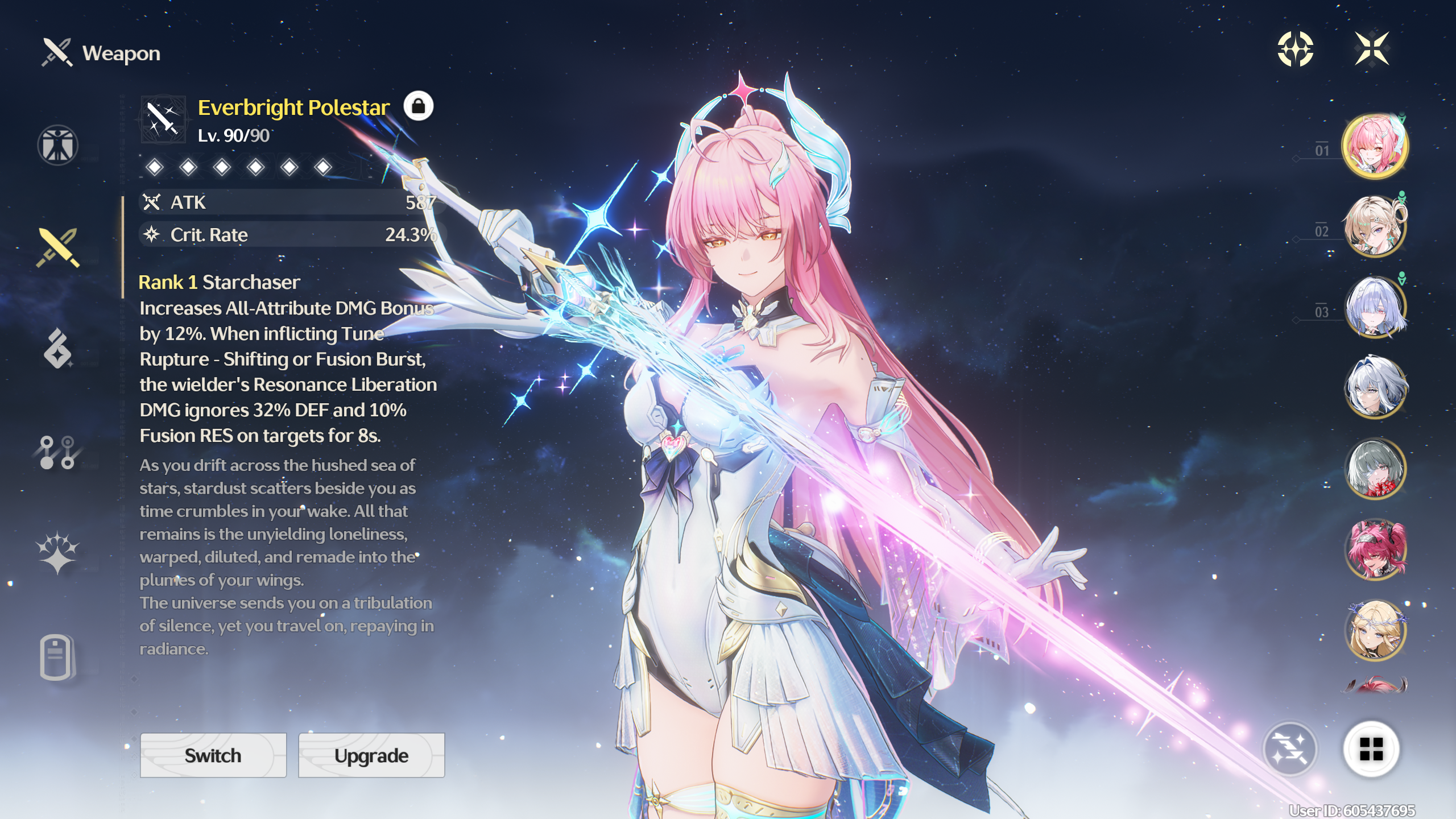
Task: Choose the grey-haired character with red flowers
Action: click(1375, 469)
